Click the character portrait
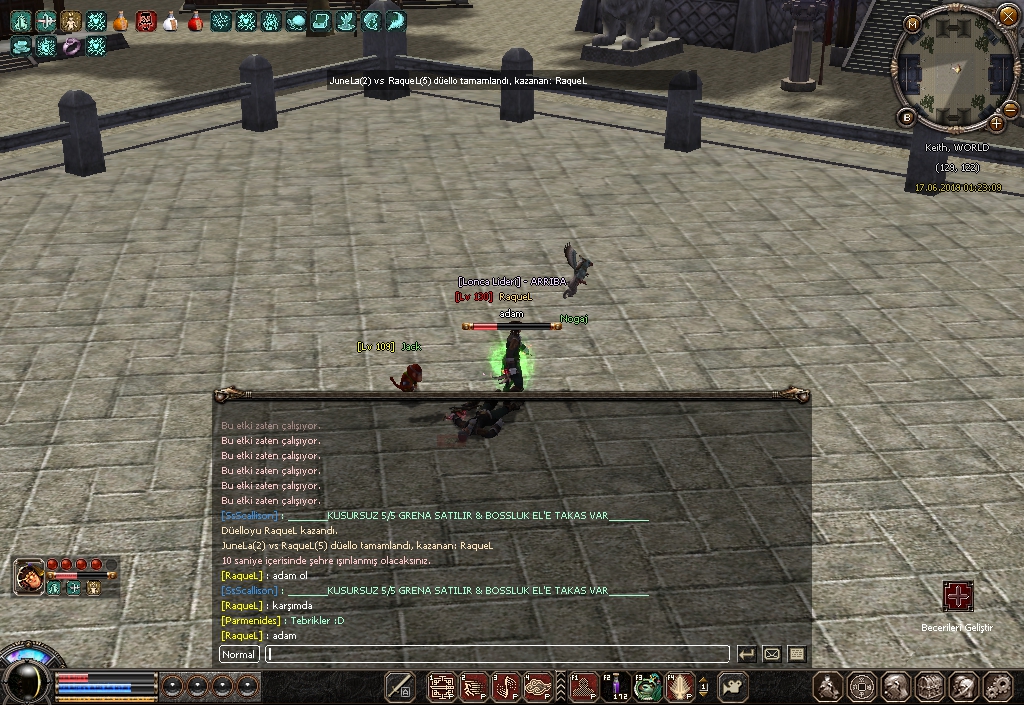1024x705 pixels. [28, 577]
